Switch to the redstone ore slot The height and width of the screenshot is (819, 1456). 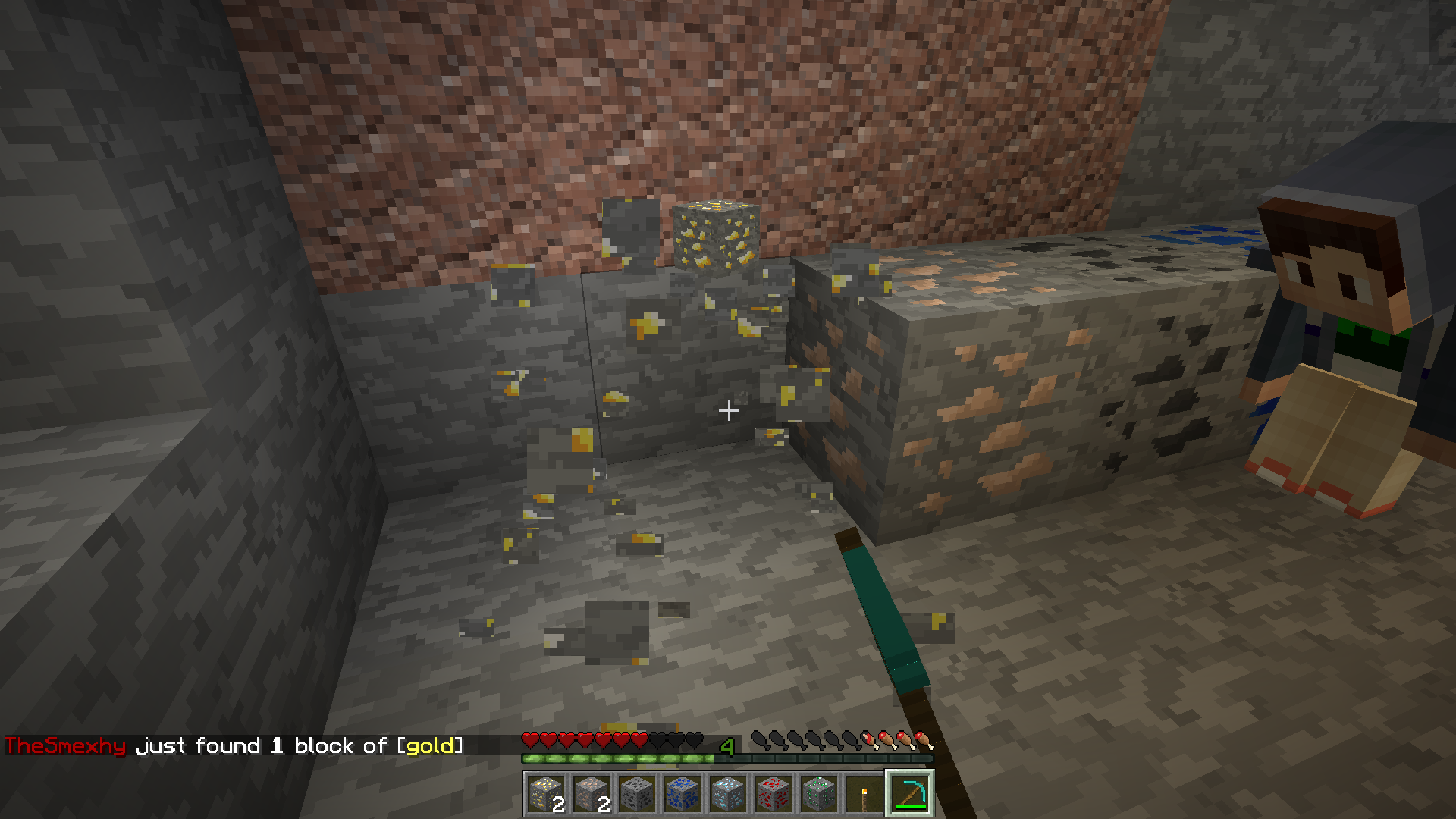pyautogui.click(x=773, y=793)
